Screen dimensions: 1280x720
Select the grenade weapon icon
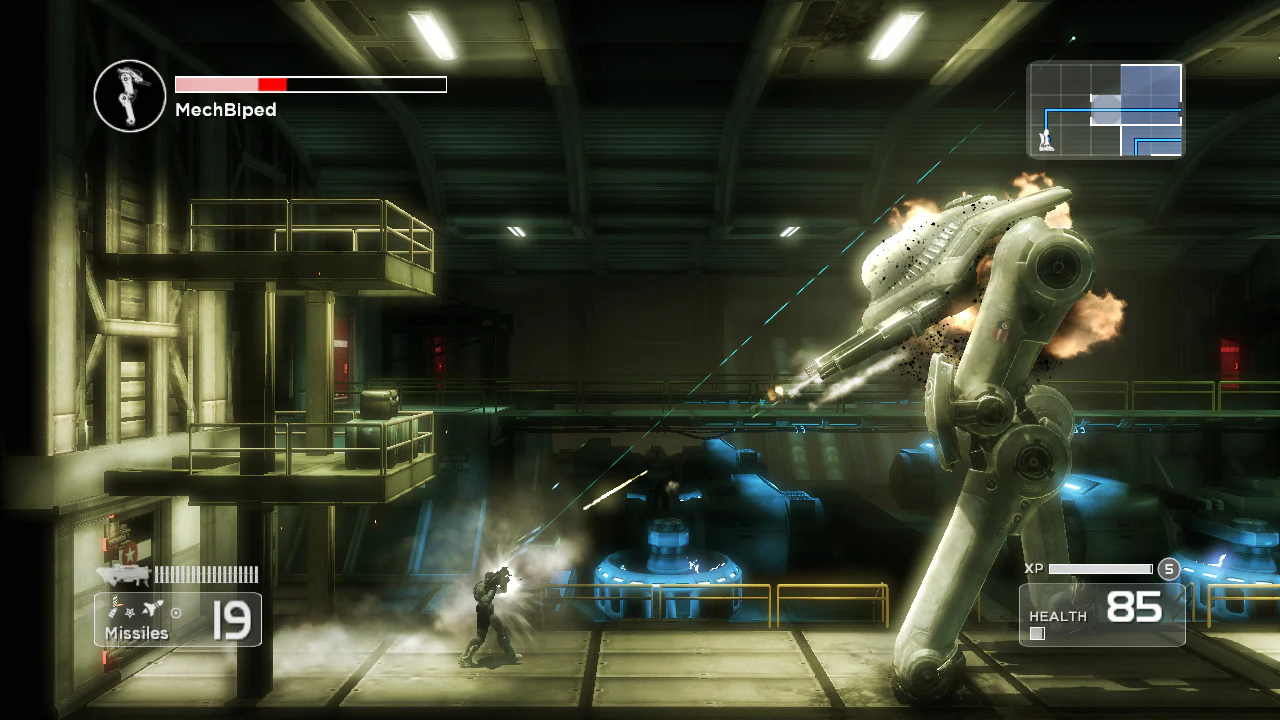click(113, 607)
